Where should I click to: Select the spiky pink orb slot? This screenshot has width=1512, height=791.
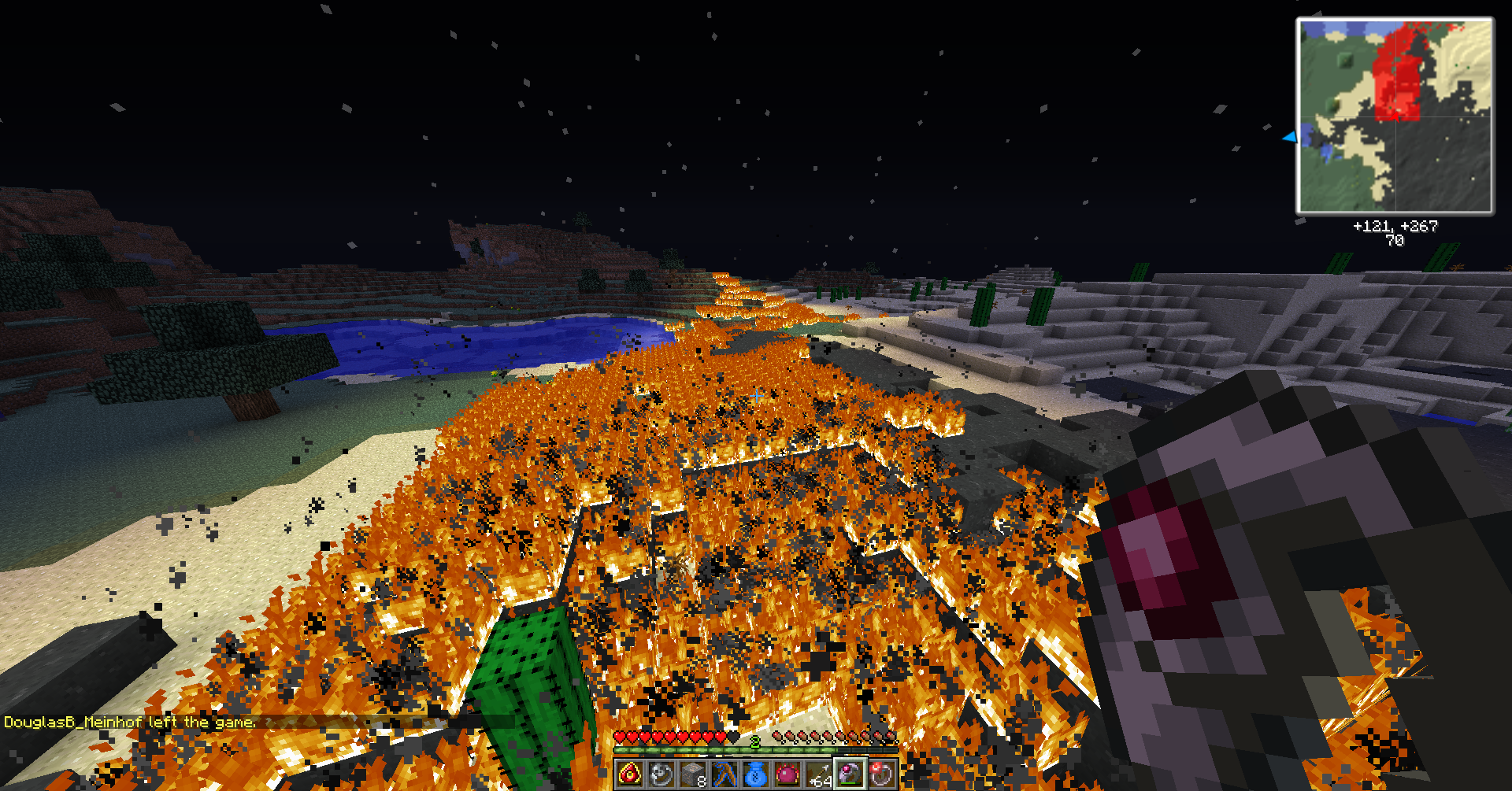coord(787,774)
